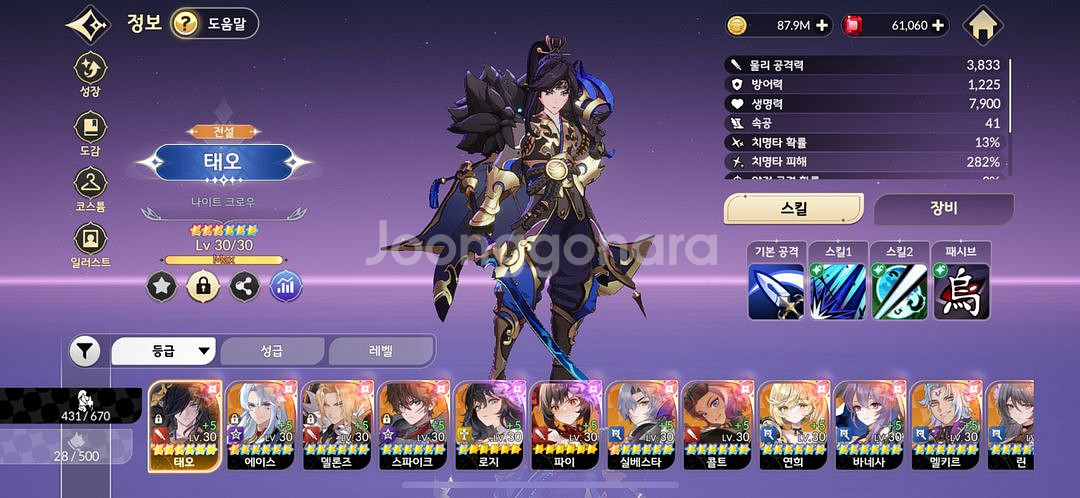Share the hero with share button
The height and width of the screenshot is (498, 1080).
click(x=244, y=286)
